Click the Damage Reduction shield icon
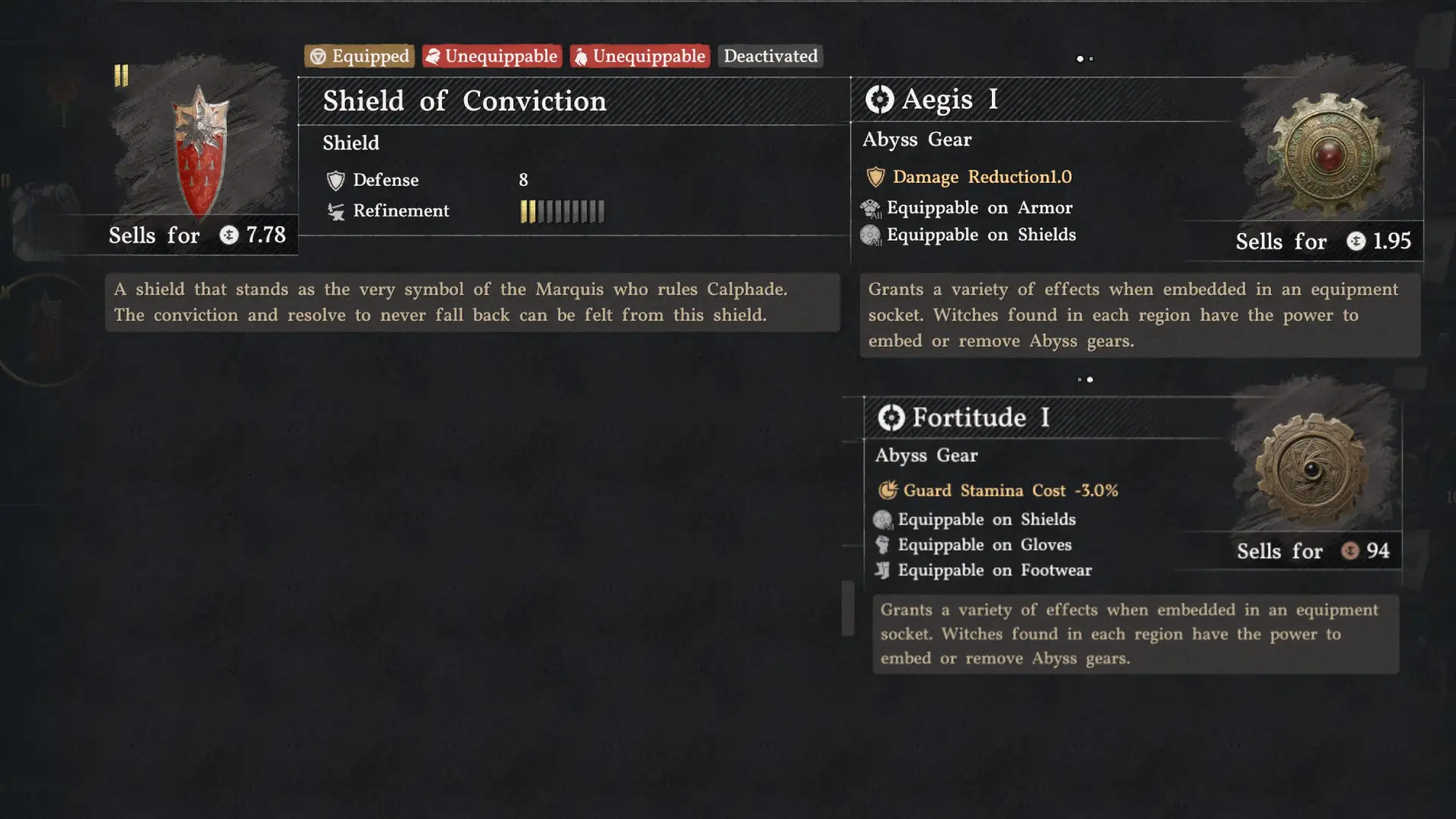The width and height of the screenshot is (1456, 819). pos(876,176)
